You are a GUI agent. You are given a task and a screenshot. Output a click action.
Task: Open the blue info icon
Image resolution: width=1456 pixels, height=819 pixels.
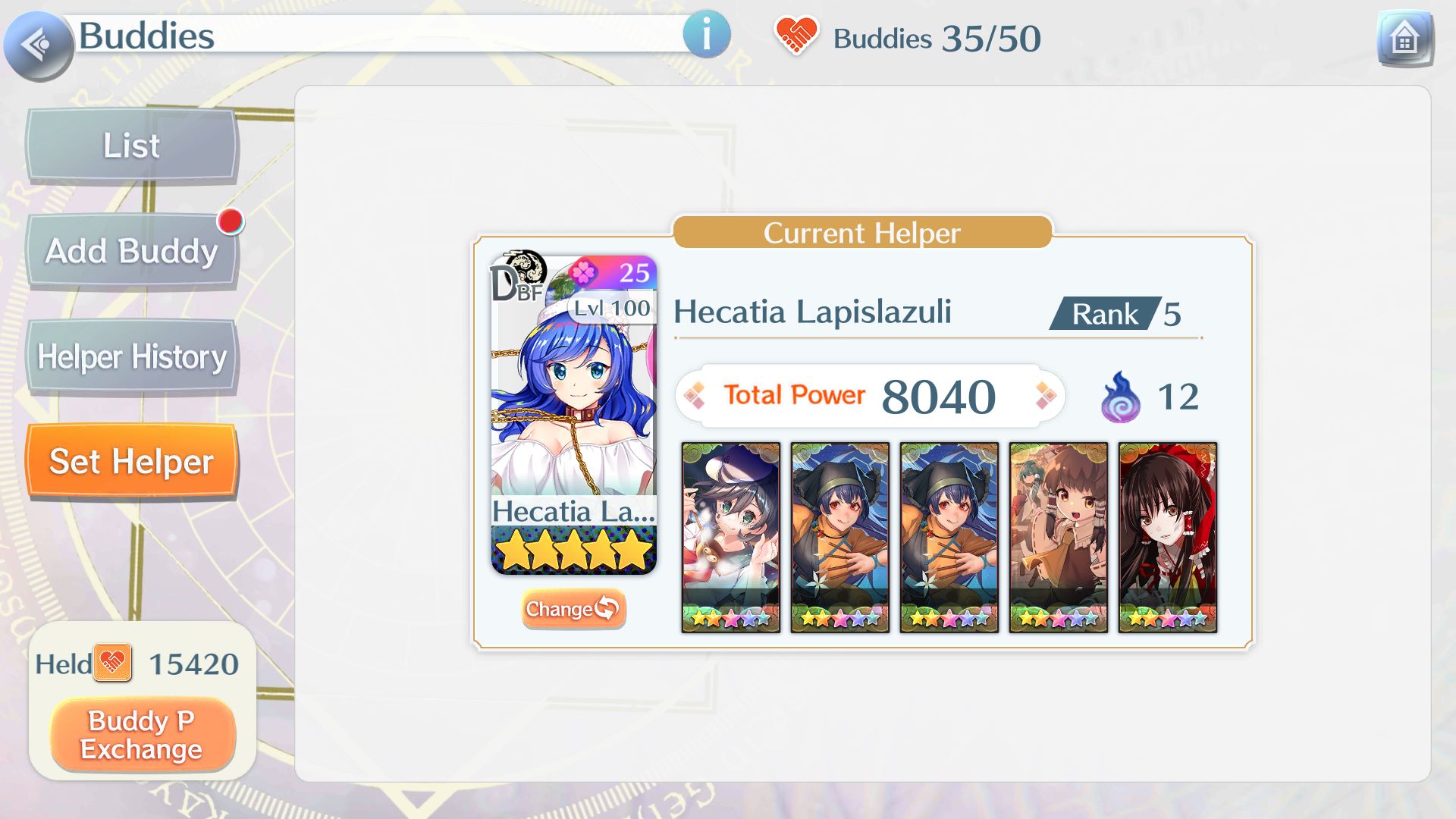[x=706, y=35]
